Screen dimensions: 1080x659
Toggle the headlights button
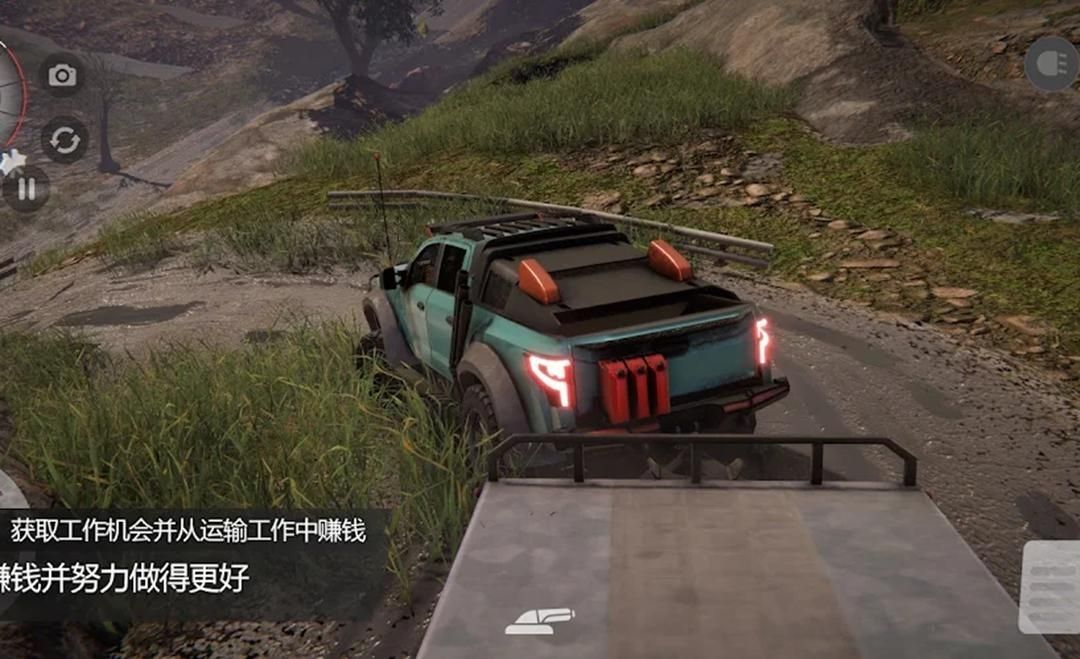[1051, 64]
